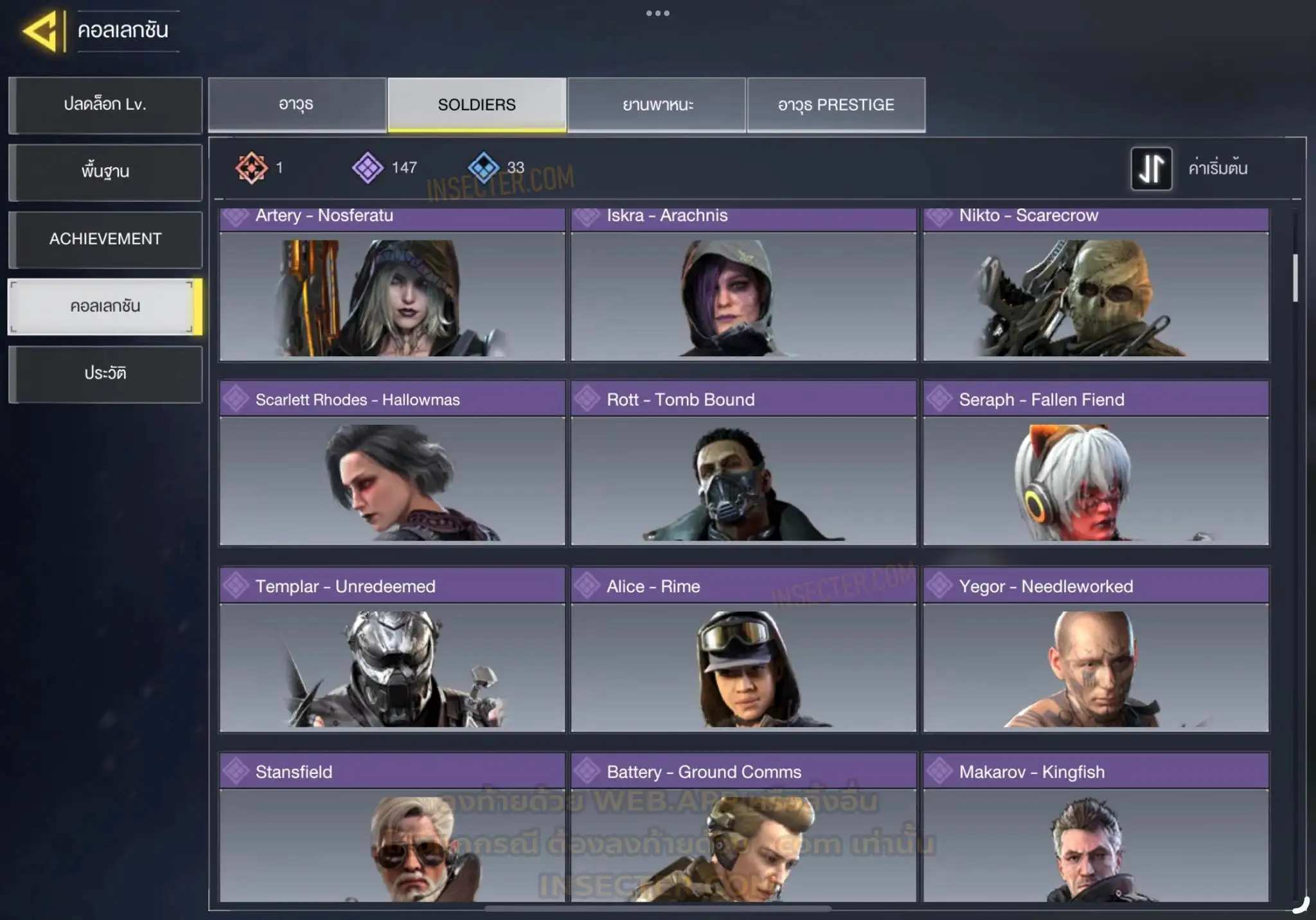
Task: Switch to the อาวุธ tab
Action: click(297, 105)
